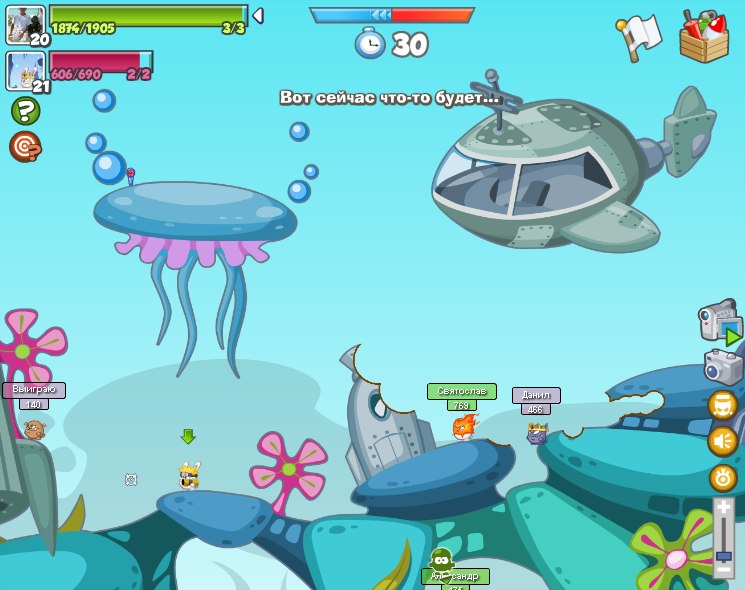
Task: Click the orange eye view button
Action: pyautogui.click(x=723, y=478)
